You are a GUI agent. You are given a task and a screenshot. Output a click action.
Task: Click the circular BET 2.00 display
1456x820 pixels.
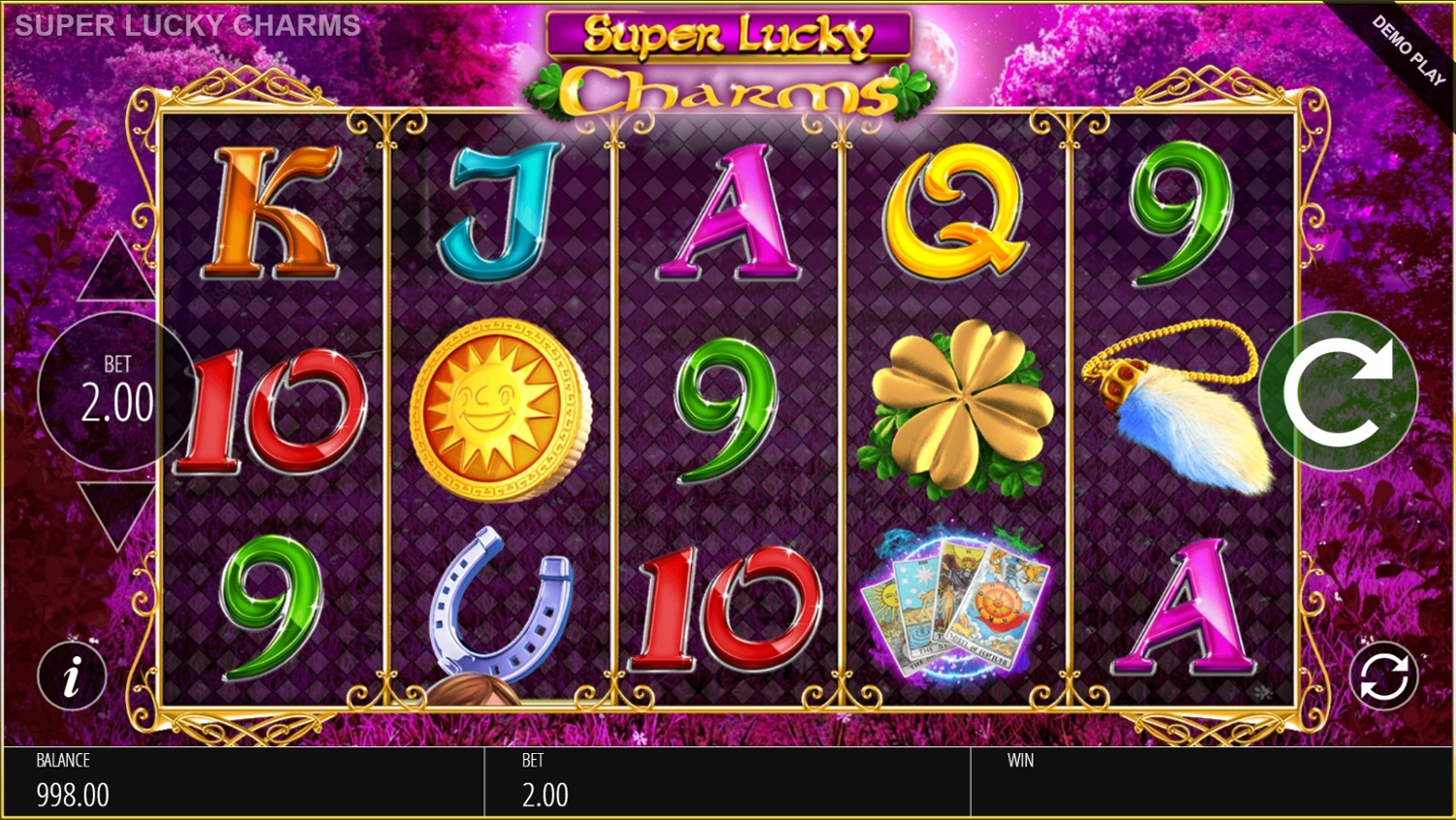click(116, 391)
